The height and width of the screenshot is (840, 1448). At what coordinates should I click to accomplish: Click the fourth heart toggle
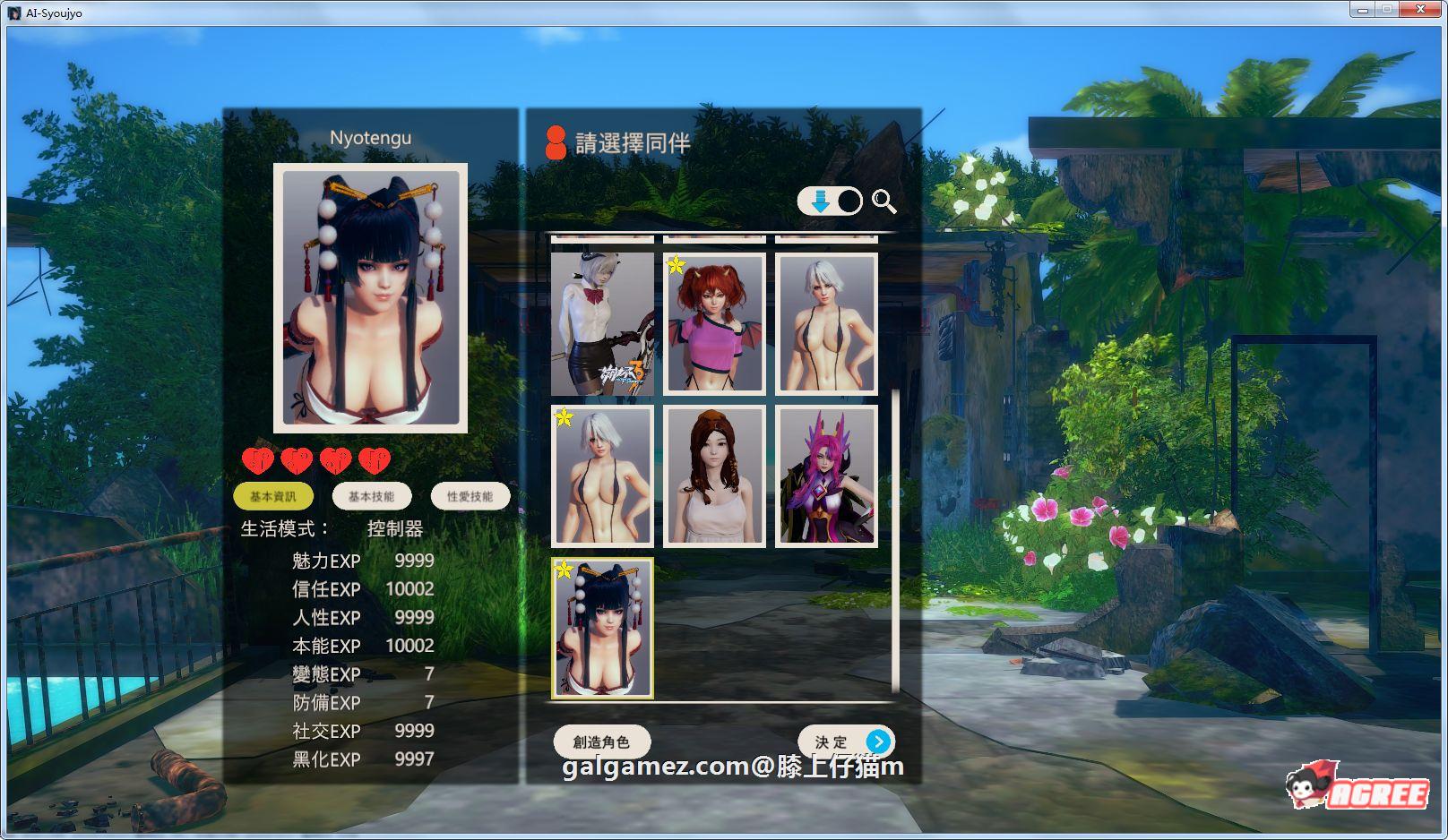pyautogui.click(x=376, y=460)
